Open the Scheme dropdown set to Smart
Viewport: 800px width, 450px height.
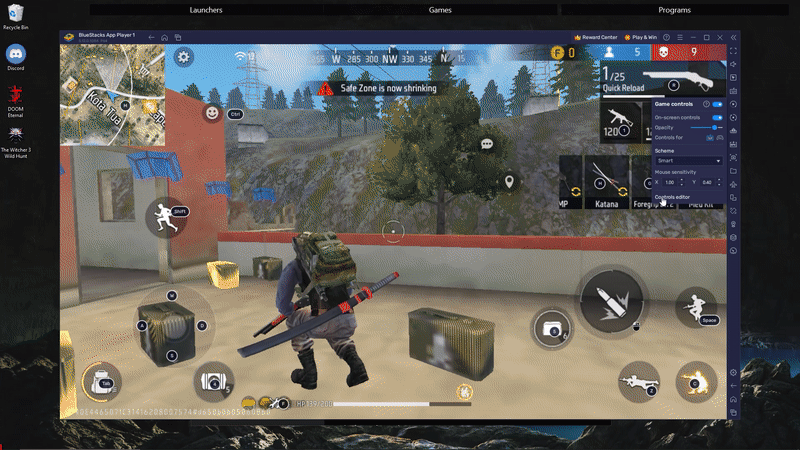688,160
